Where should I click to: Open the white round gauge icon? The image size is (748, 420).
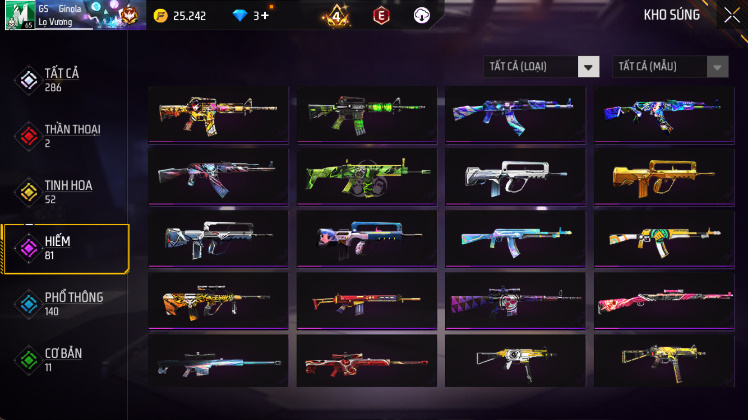(421, 15)
